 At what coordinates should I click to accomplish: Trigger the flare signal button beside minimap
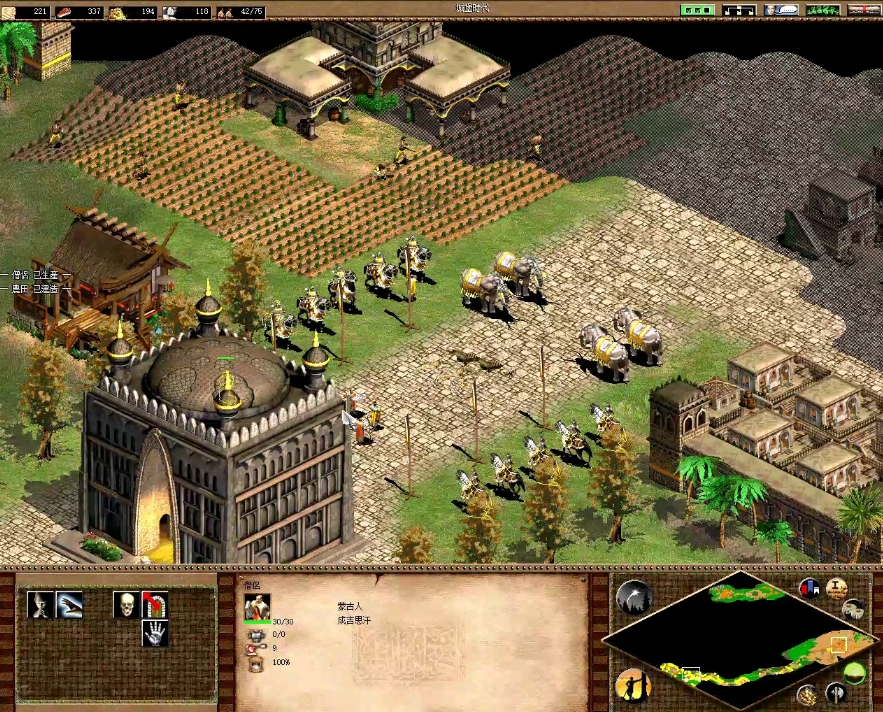click(633, 597)
